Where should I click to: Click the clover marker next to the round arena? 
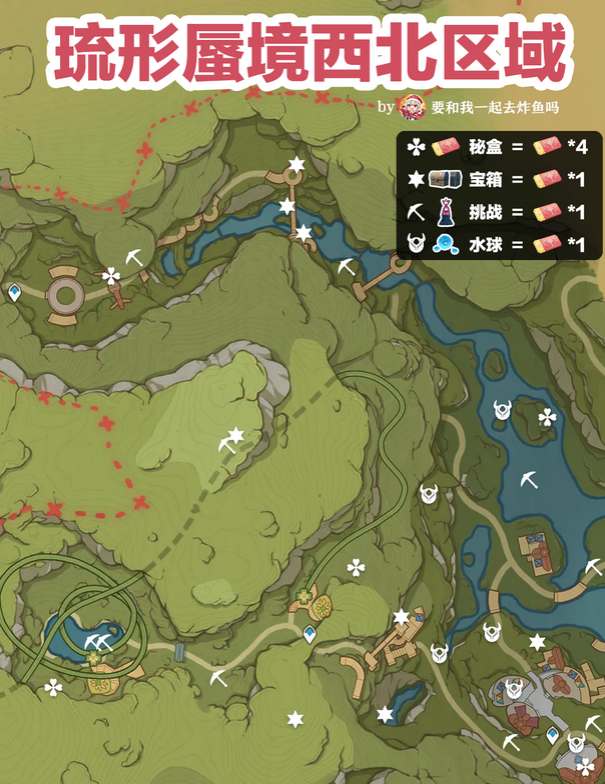point(111,275)
